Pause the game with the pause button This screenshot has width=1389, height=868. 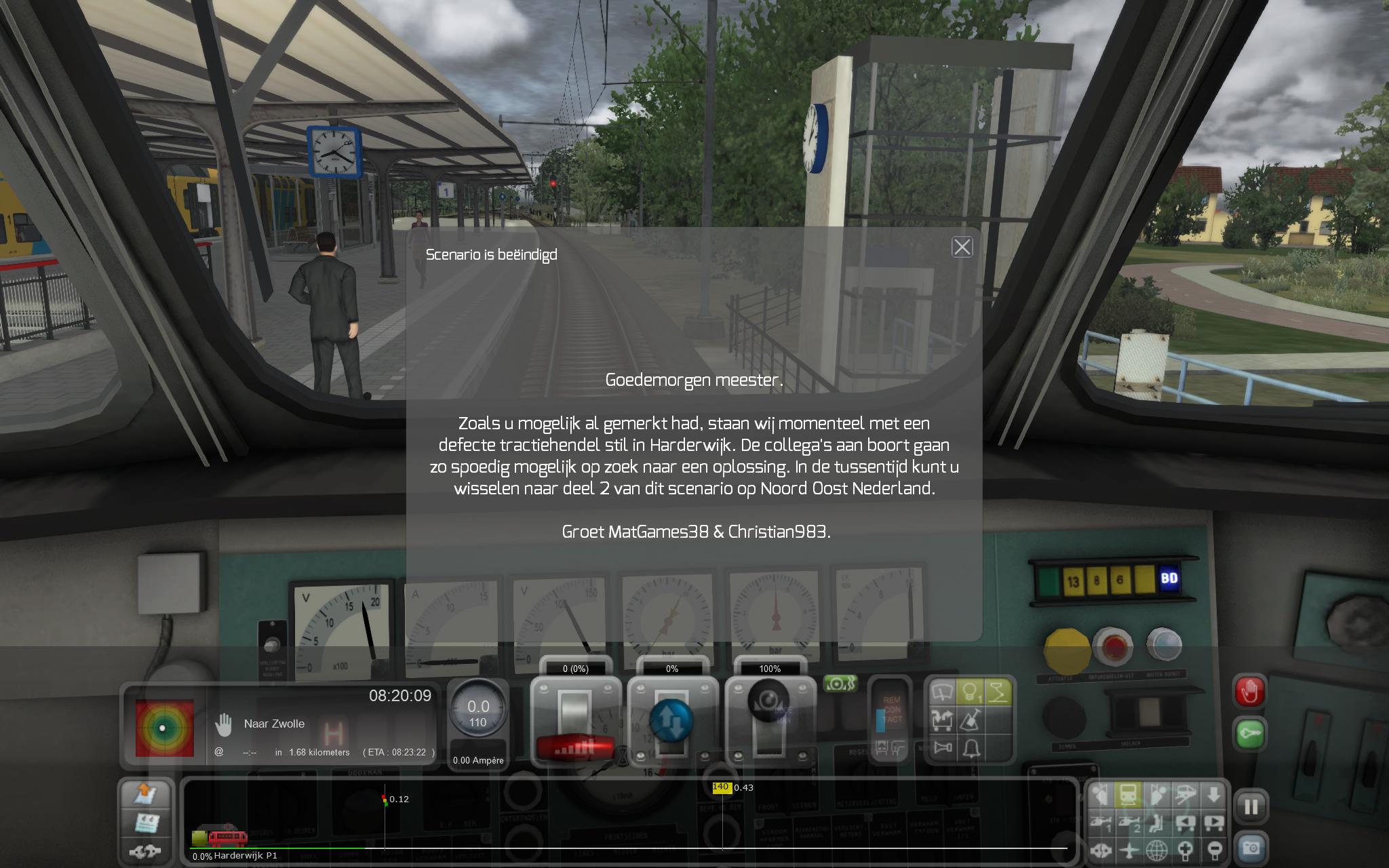[x=1251, y=807]
